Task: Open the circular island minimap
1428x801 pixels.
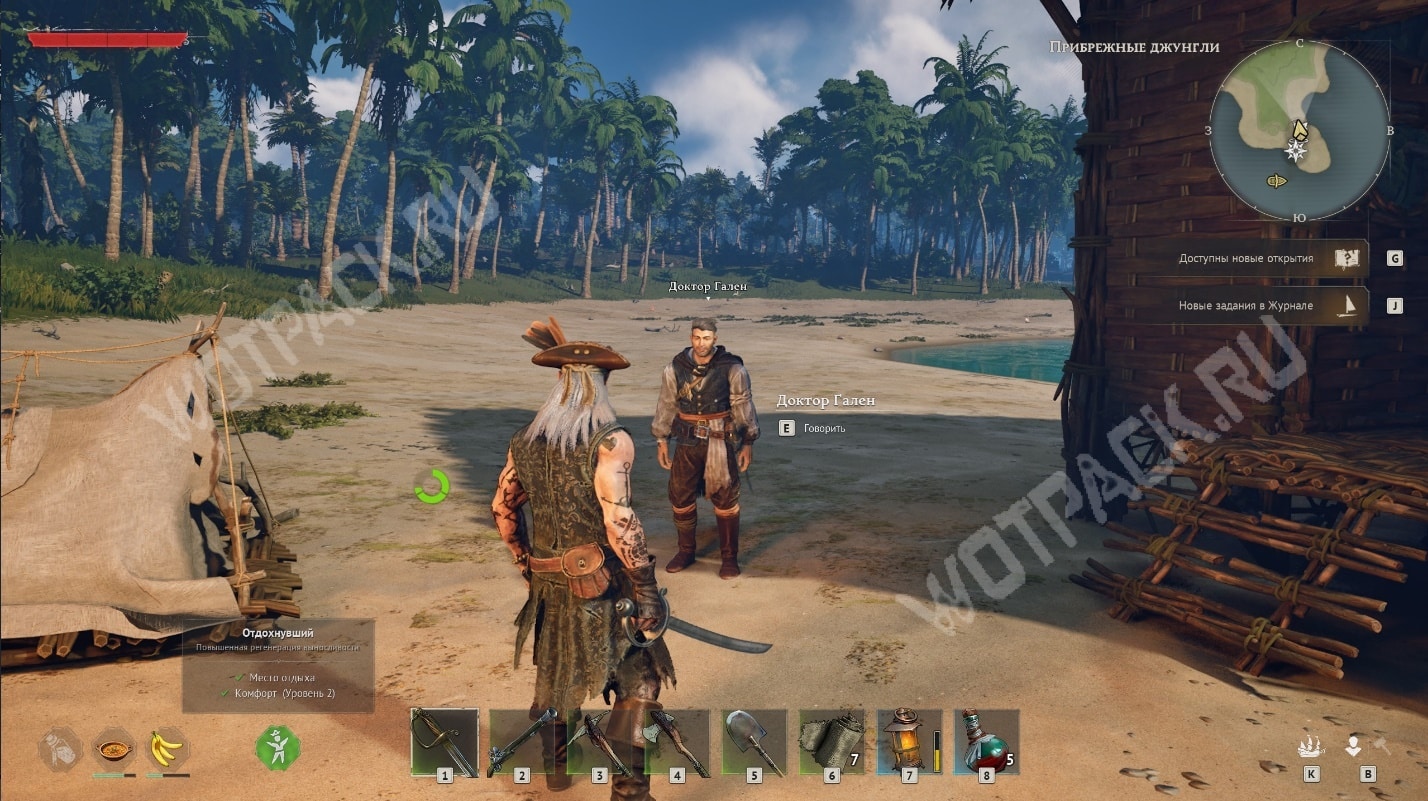Action: point(1299,132)
